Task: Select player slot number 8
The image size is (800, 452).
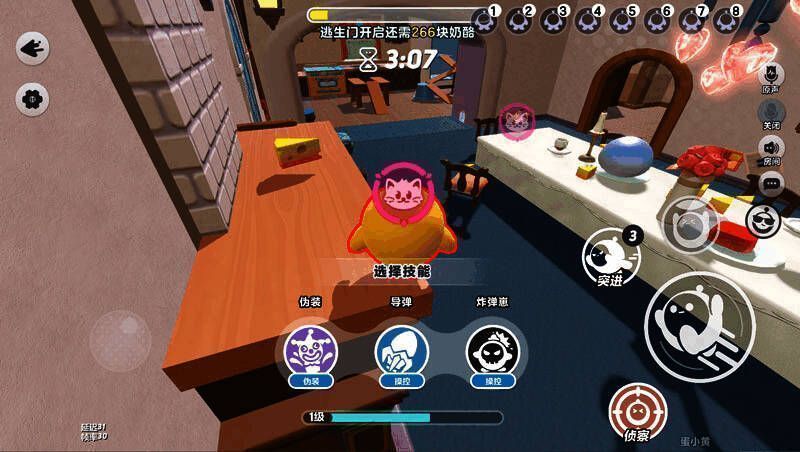Action: coord(728,19)
